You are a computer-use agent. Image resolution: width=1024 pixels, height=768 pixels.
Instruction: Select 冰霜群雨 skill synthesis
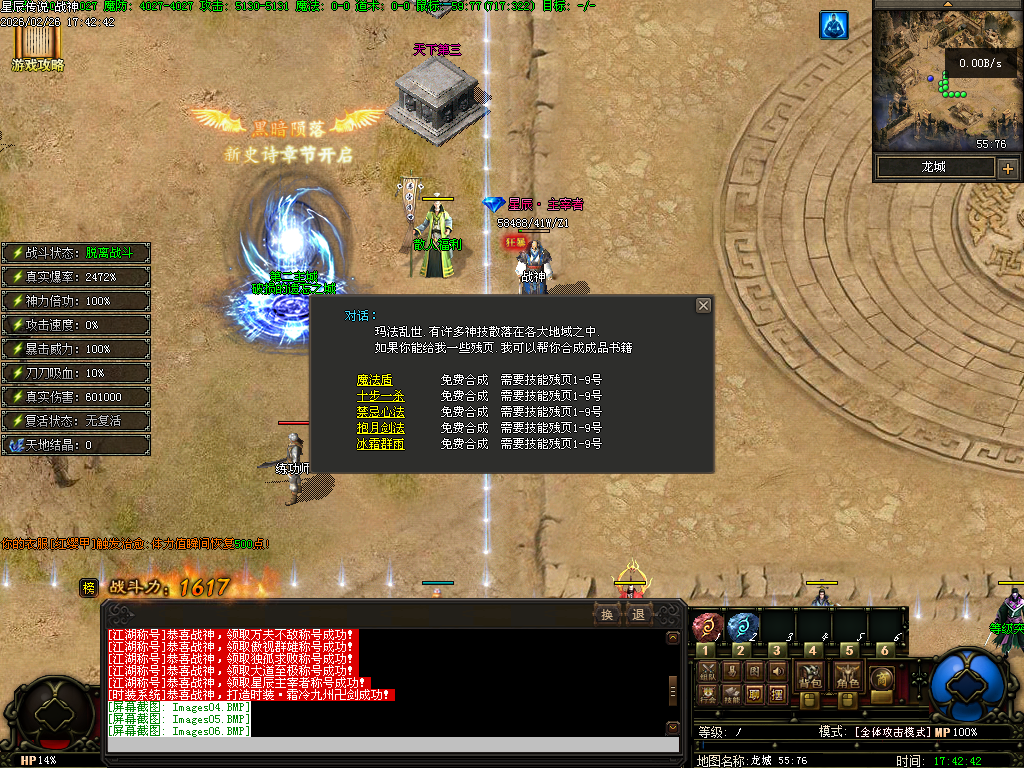click(x=381, y=444)
